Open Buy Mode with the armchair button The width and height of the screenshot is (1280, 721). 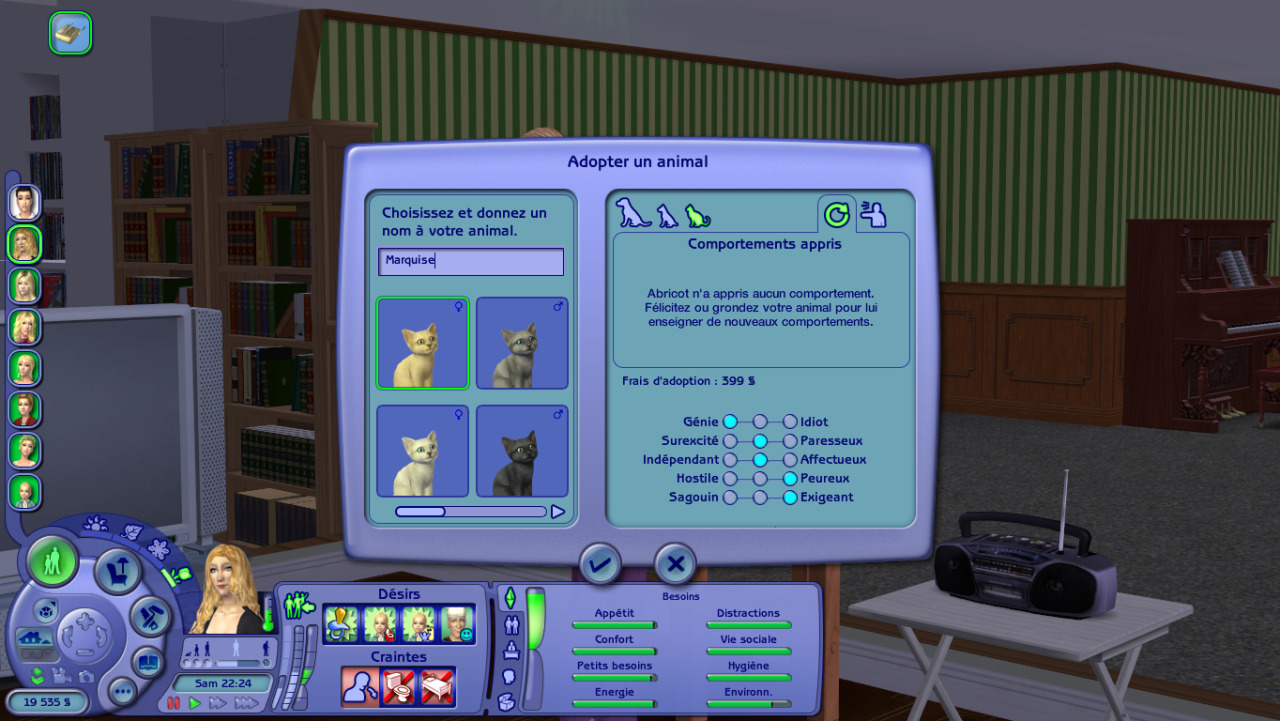click(118, 572)
